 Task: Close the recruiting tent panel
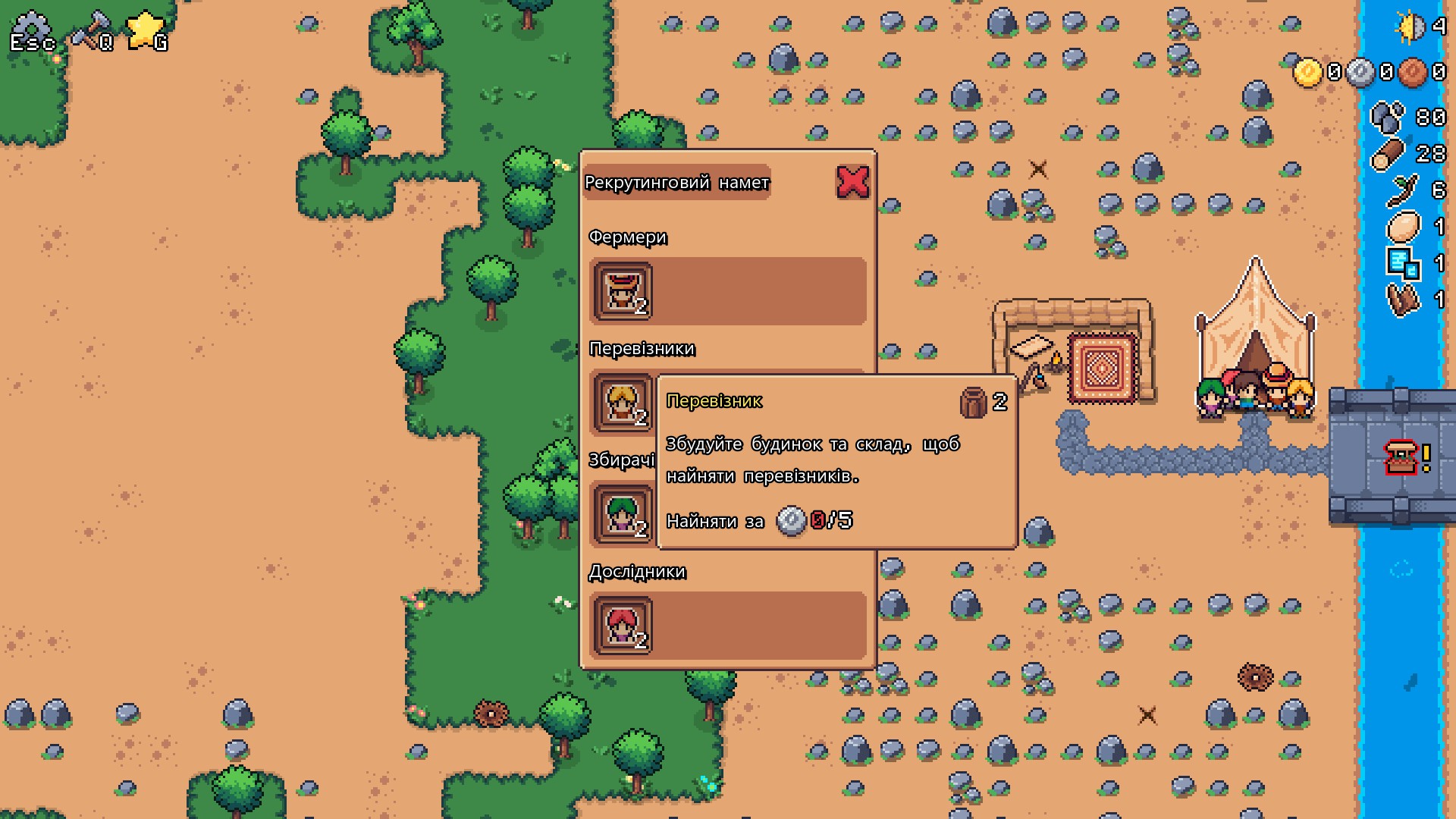tap(852, 182)
